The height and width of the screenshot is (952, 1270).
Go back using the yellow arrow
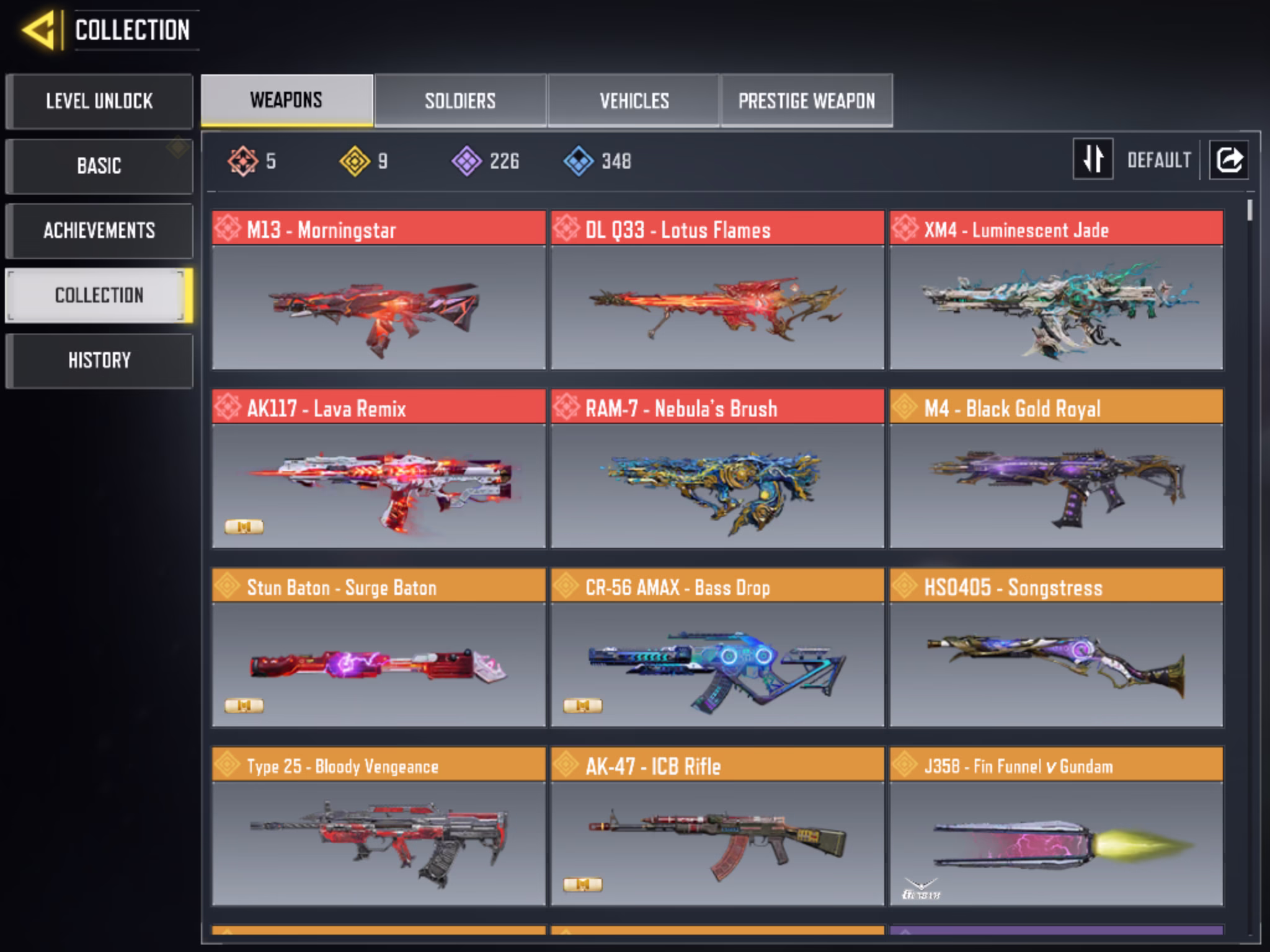(x=38, y=30)
